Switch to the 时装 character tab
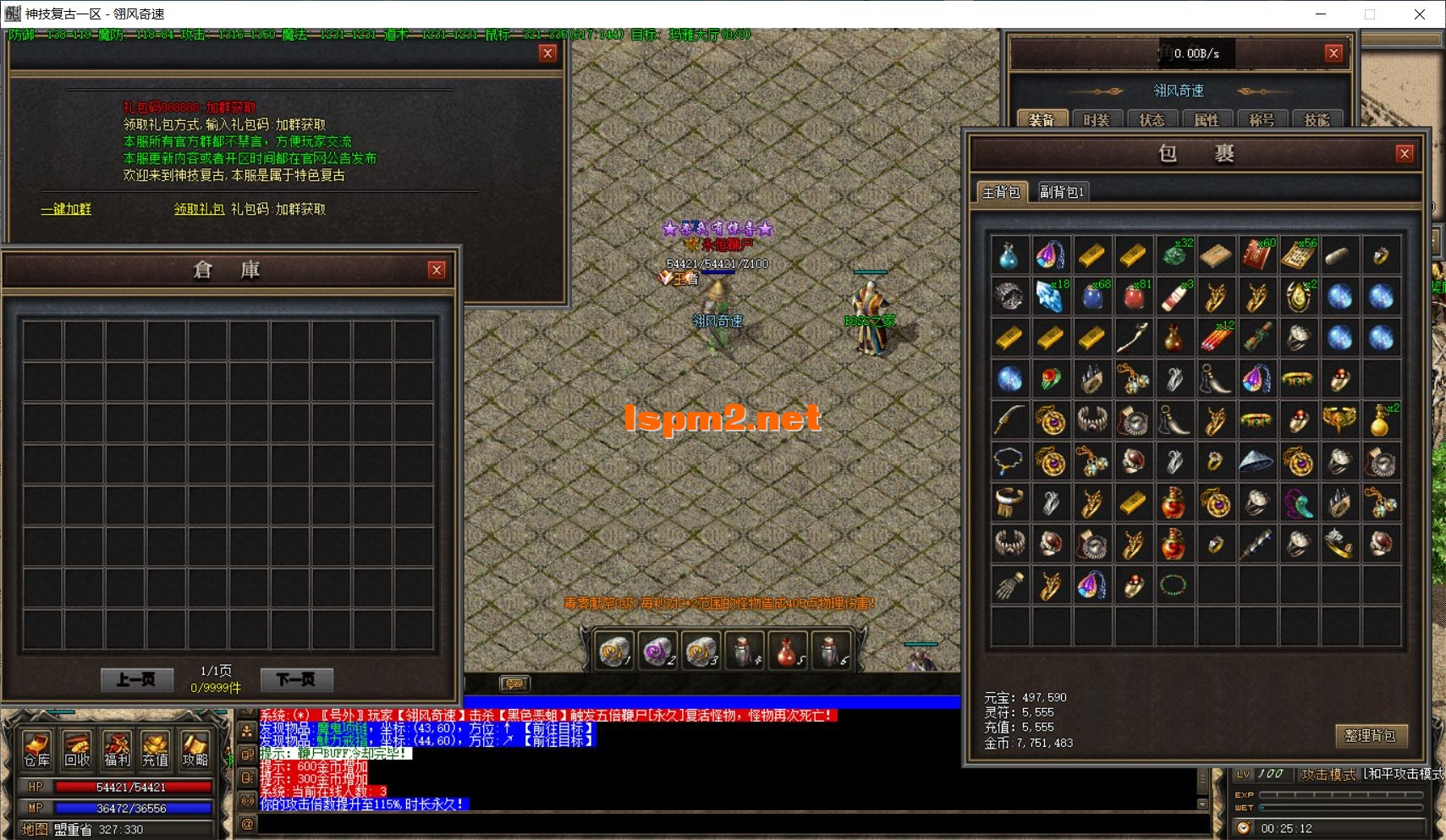Image resolution: width=1446 pixels, height=840 pixels. (x=1096, y=120)
